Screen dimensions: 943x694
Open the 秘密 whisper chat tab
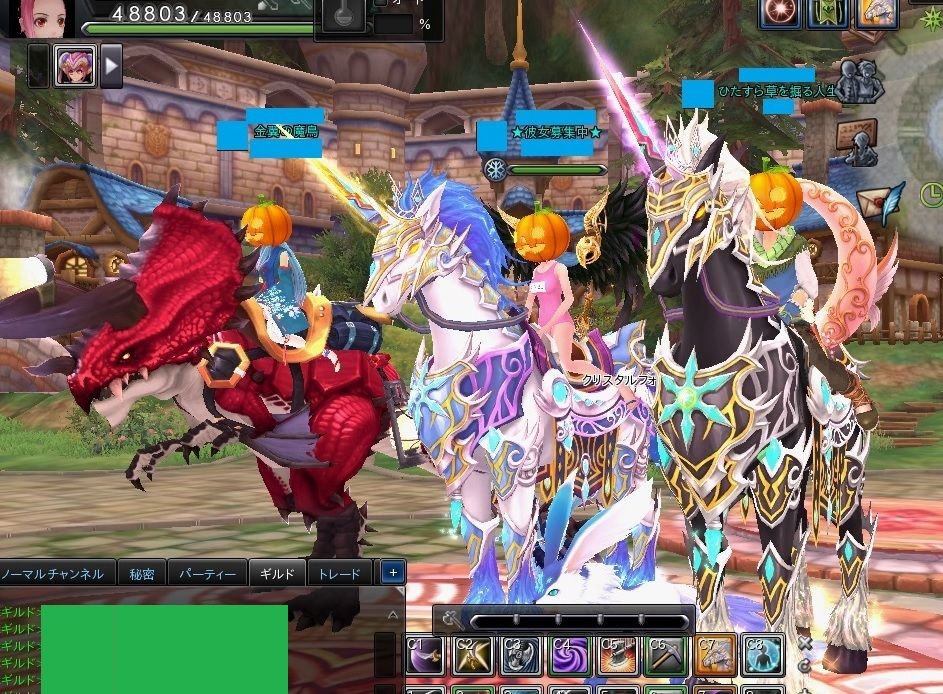142,574
